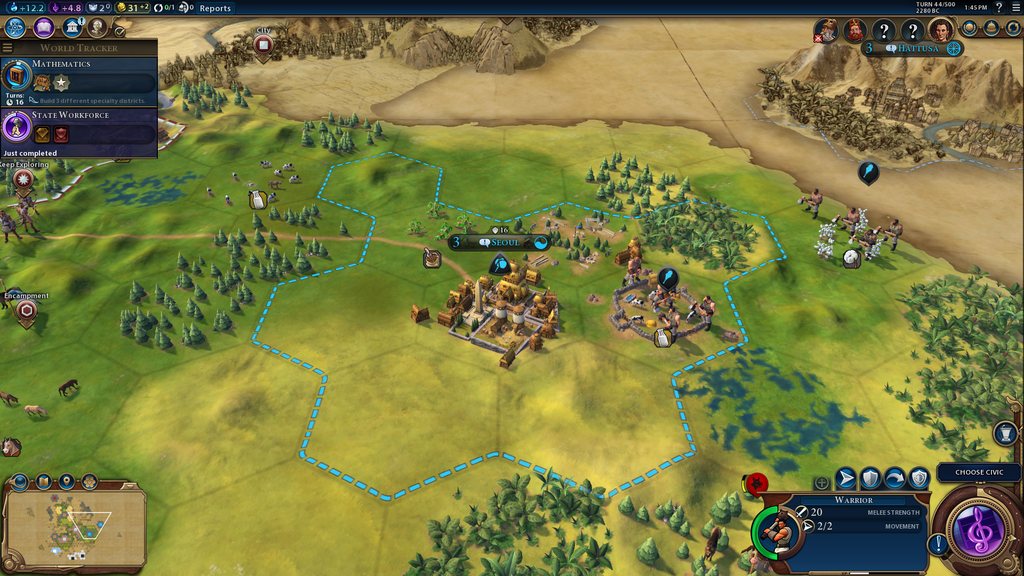Open the Civilopedia help button
The image size is (1024, 576).
coord(999,8)
